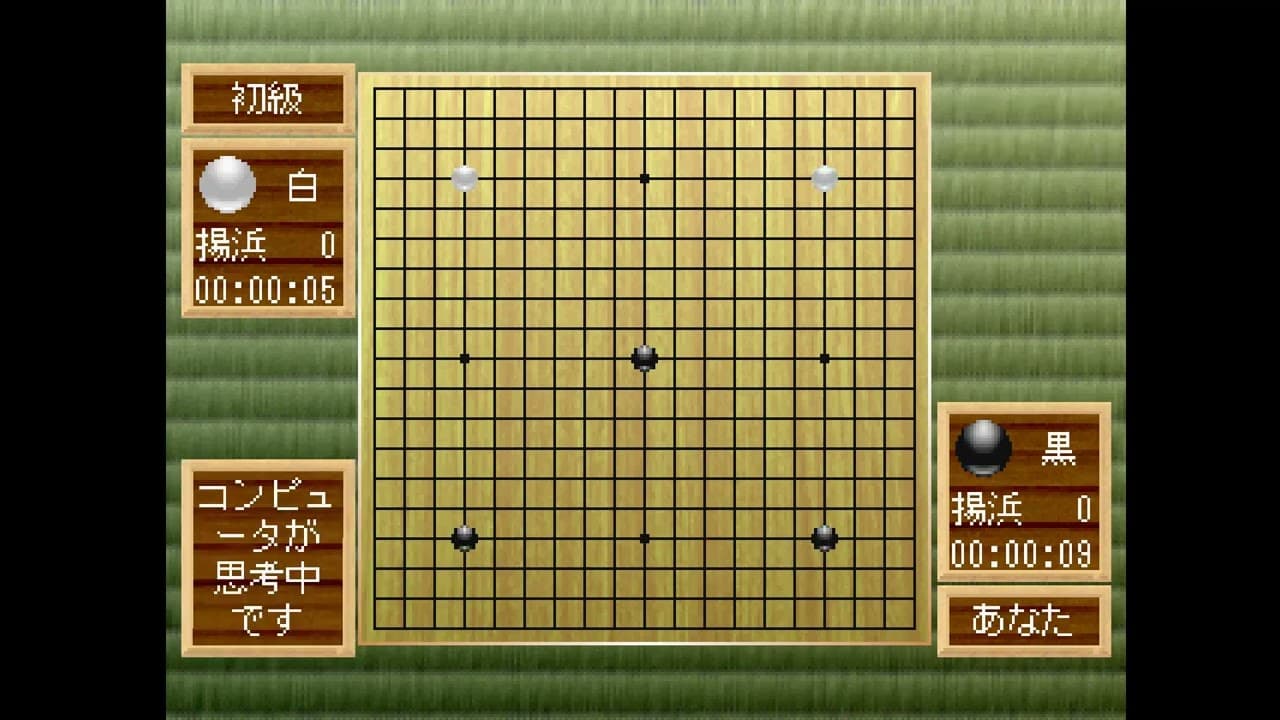Expand the white player's info panel

tap(266, 228)
